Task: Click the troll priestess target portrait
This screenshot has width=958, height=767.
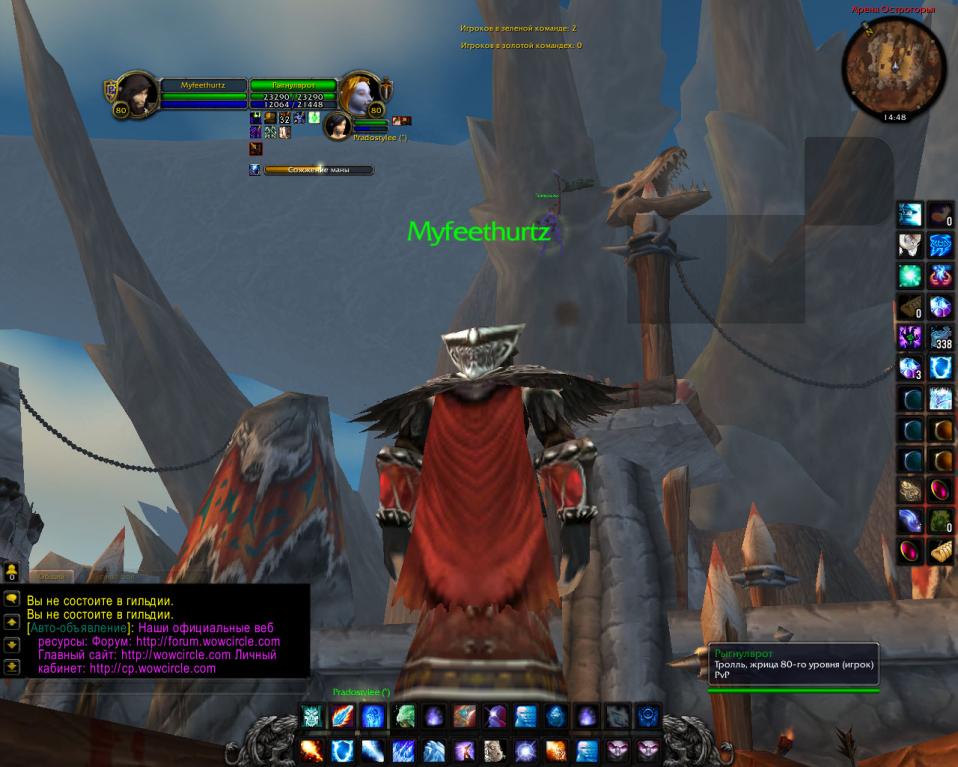Action: point(358,93)
